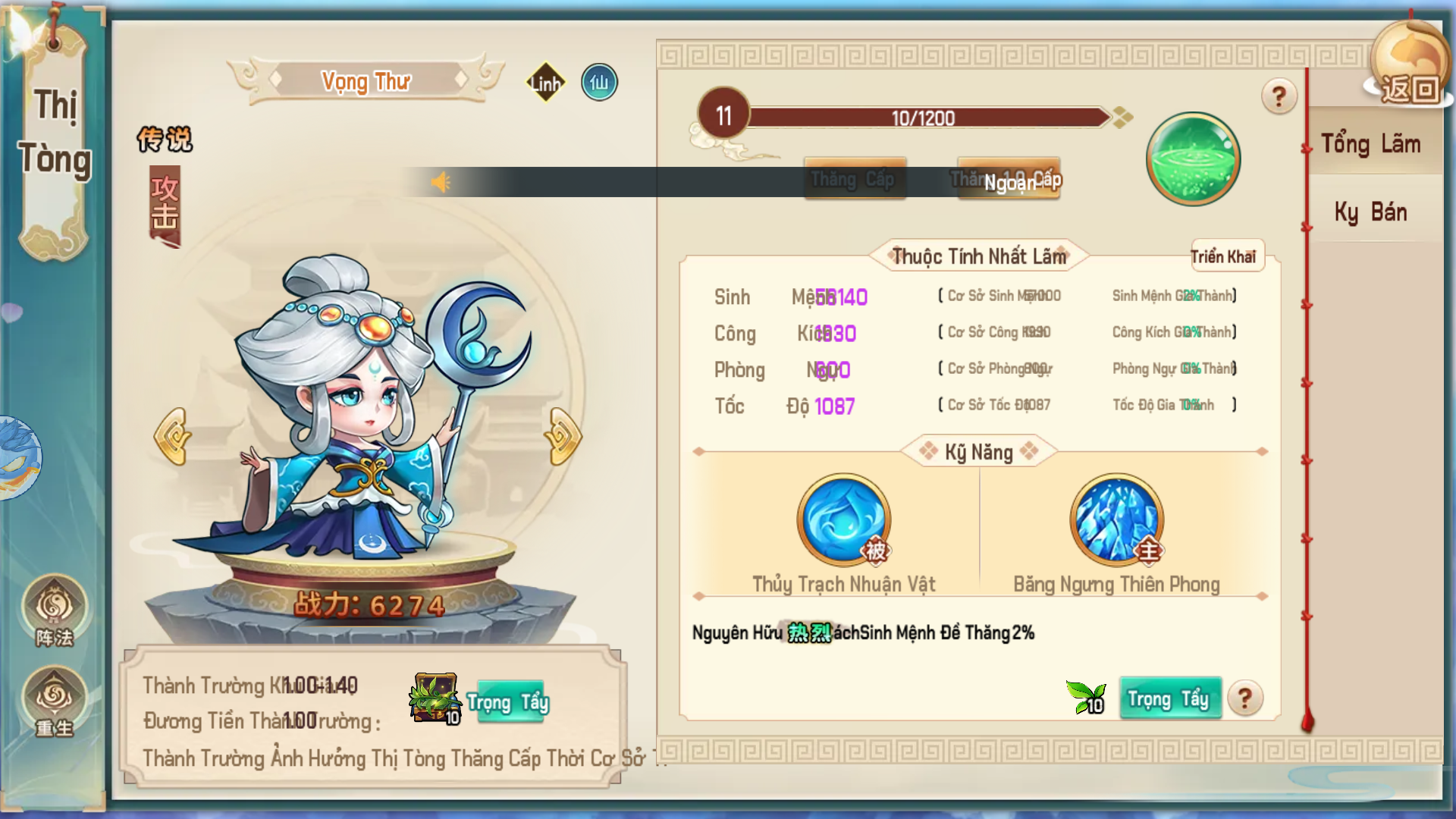This screenshot has width=1456, height=819.
Task: Expand stats with Triển Khai button
Action: coord(1222,257)
